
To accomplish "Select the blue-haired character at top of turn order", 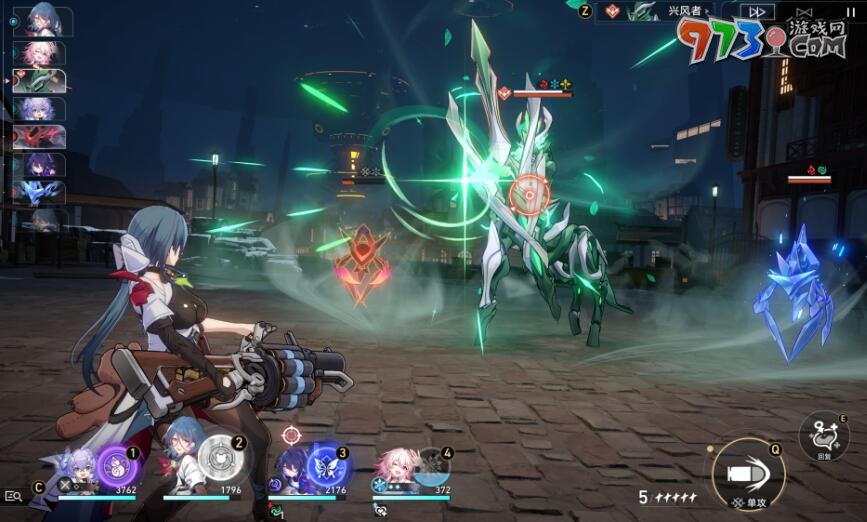I will (x=41, y=20).
